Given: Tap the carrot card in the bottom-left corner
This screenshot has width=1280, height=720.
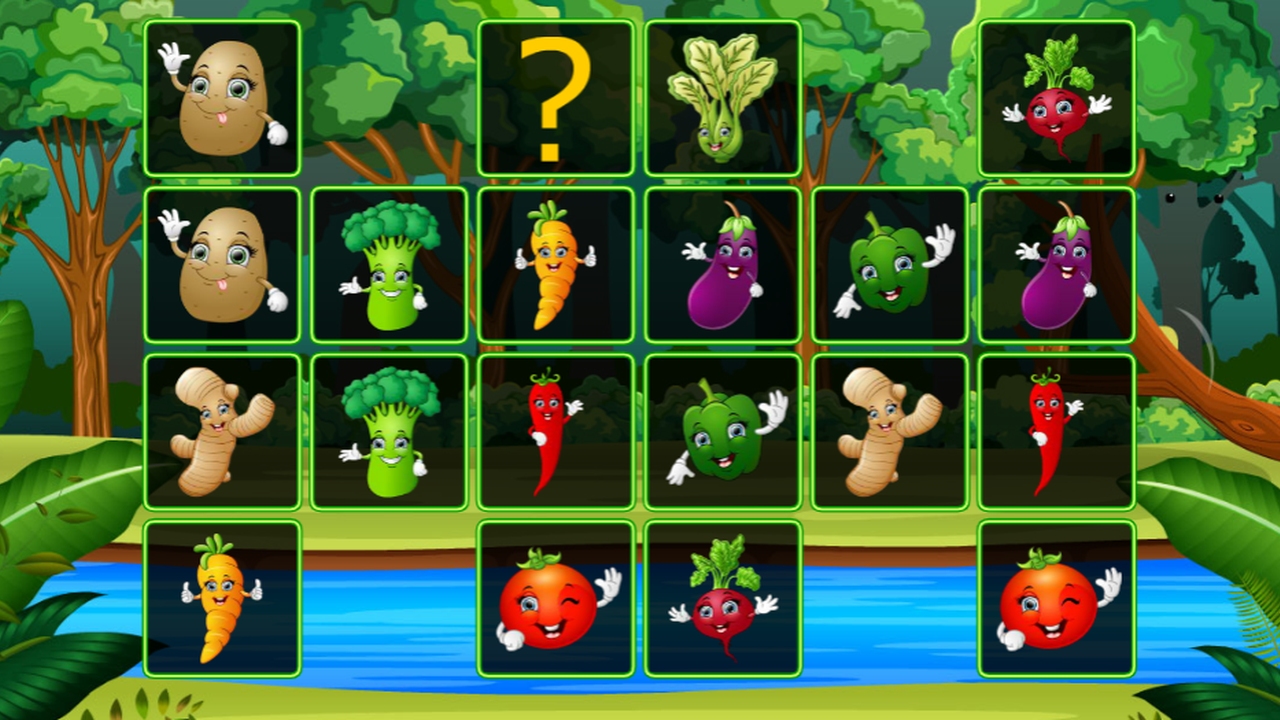Looking at the screenshot, I should coord(224,597).
